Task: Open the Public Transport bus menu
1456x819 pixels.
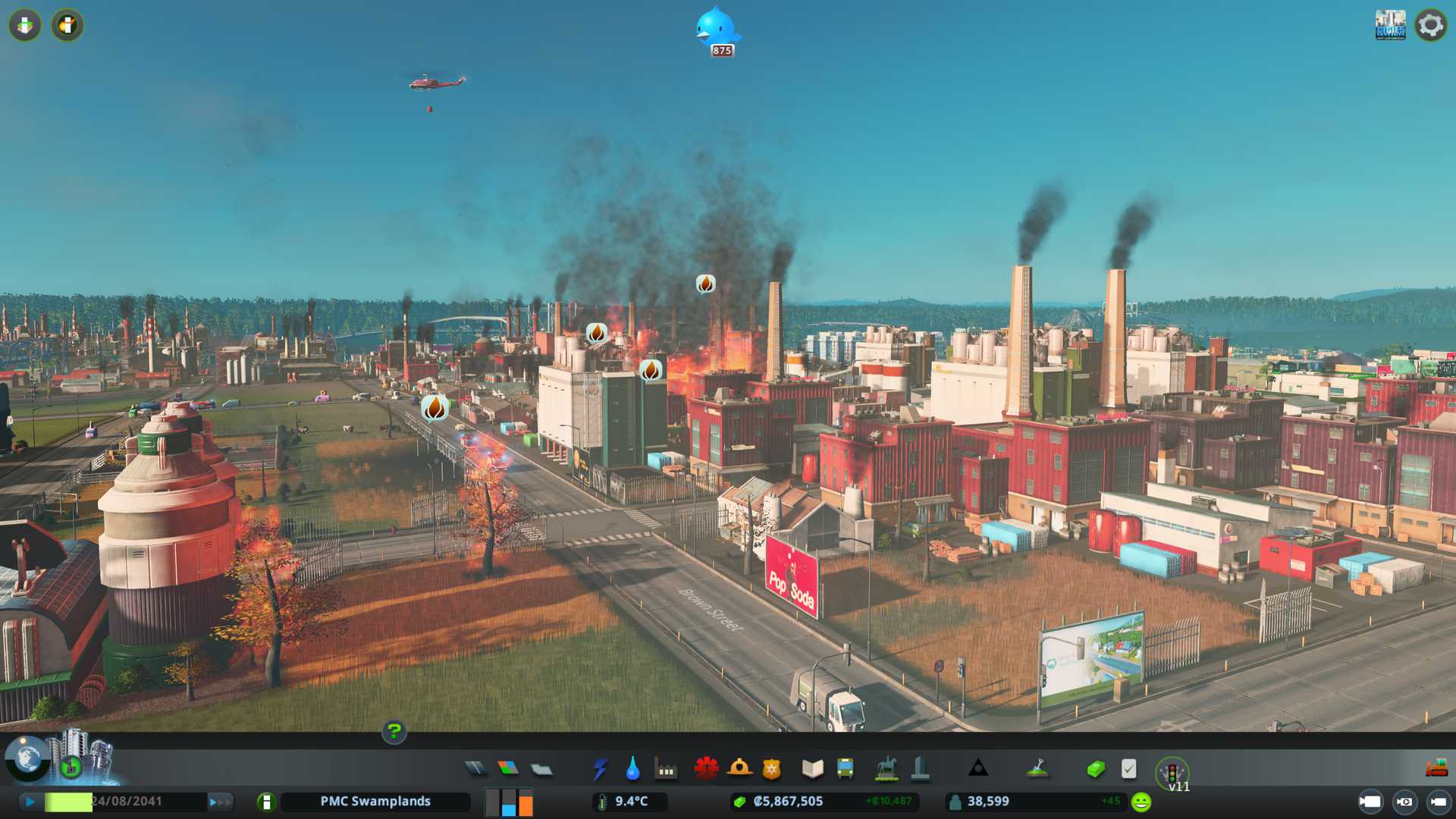Action: tap(845, 769)
